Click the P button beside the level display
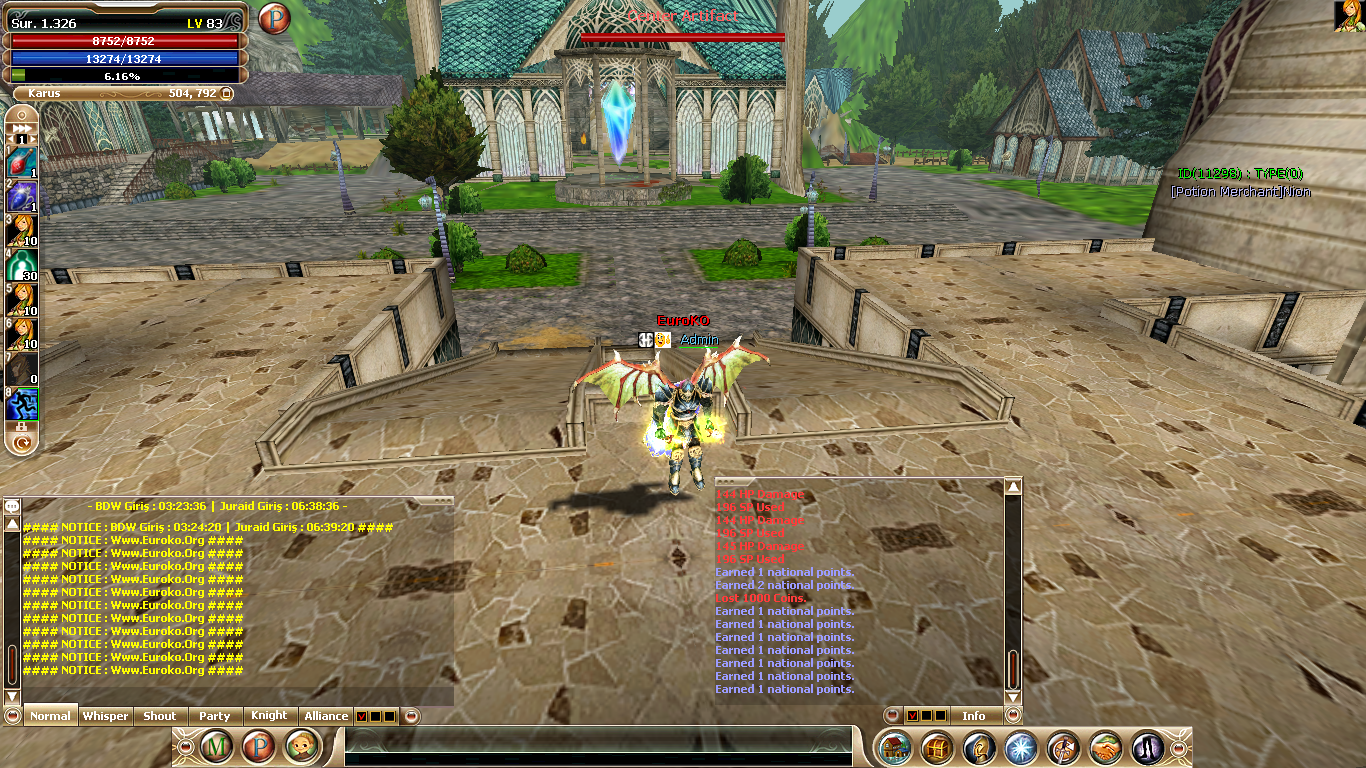Screen dimensions: 1366x768 click(x=274, y=18)
